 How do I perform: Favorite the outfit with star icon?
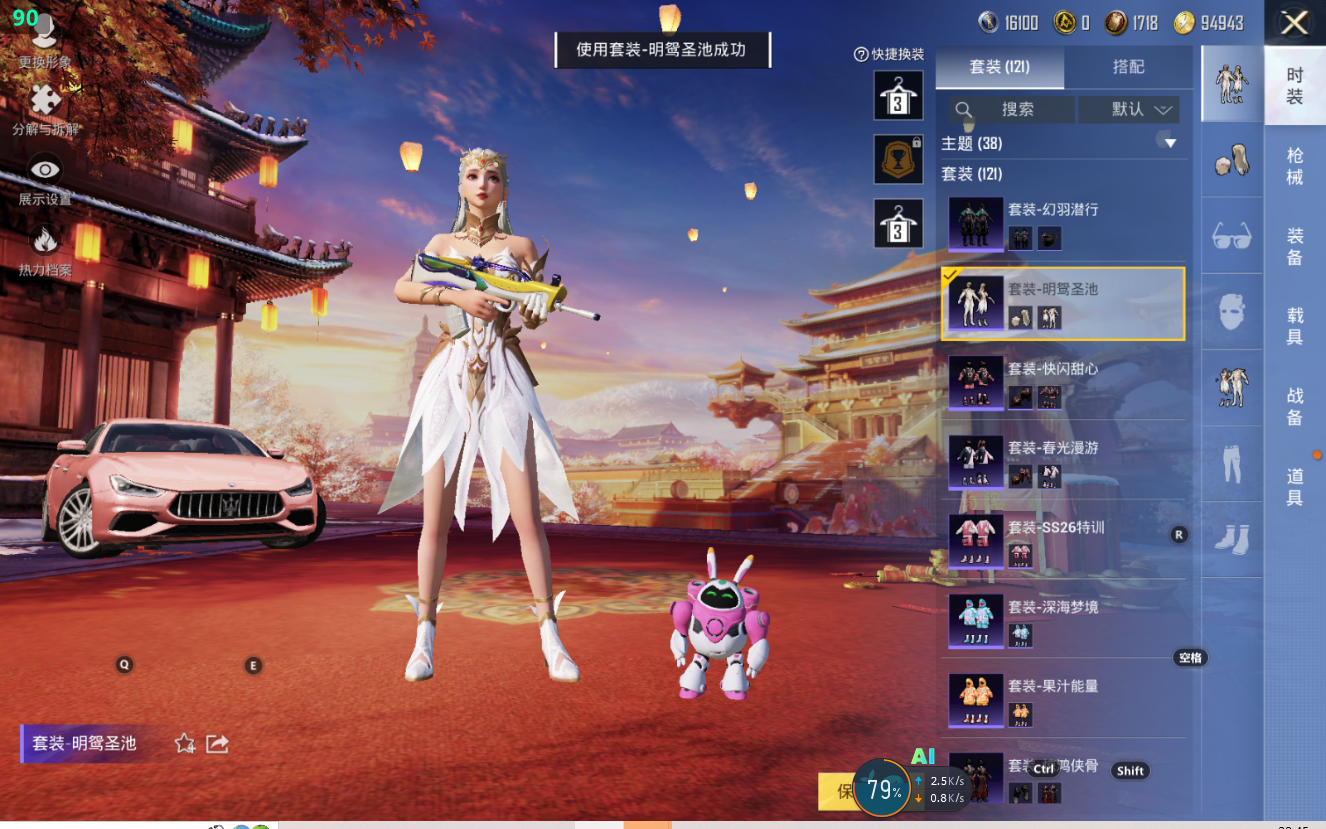click(185, 743)
